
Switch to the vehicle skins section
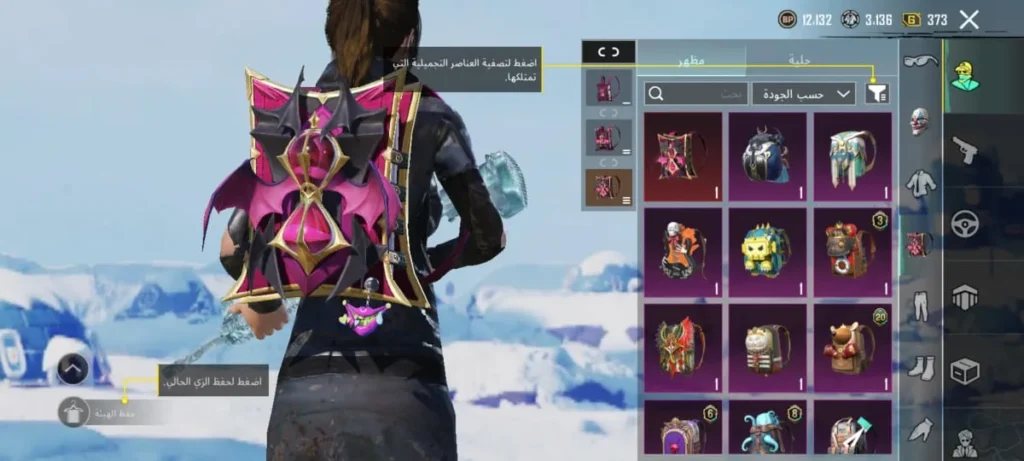coord(965,224)
